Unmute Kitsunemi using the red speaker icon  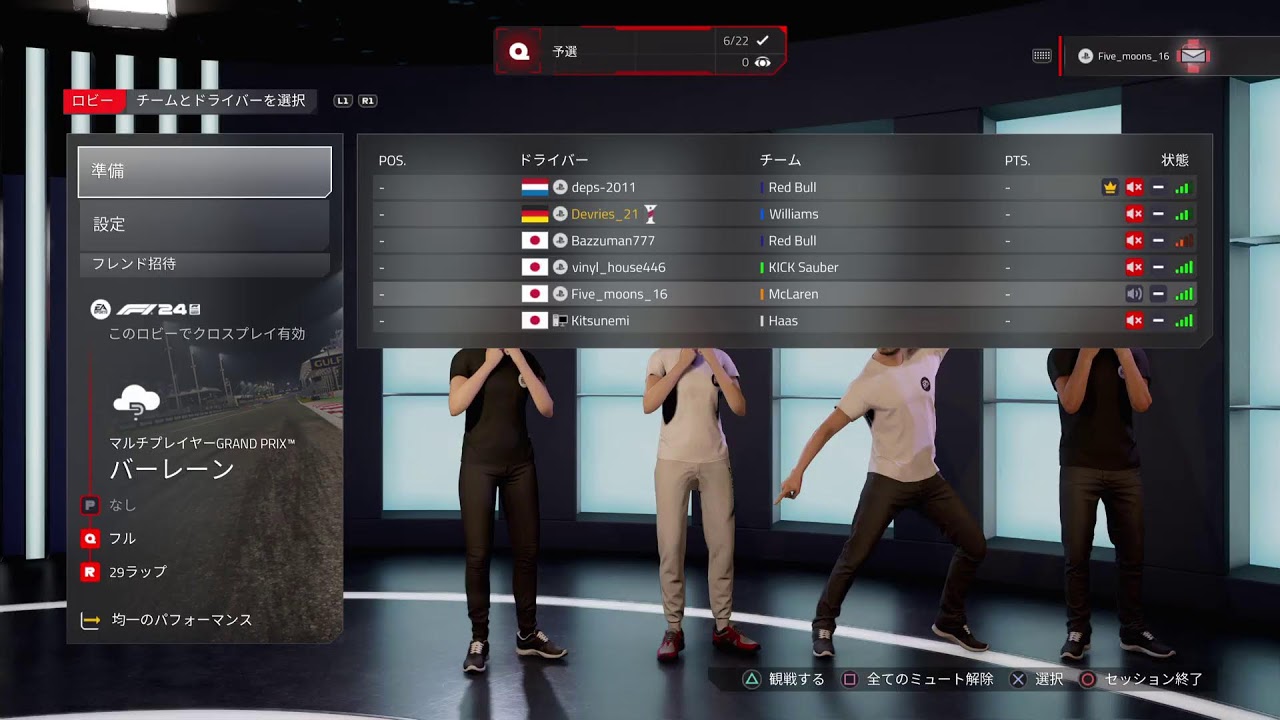(1134, 321)
